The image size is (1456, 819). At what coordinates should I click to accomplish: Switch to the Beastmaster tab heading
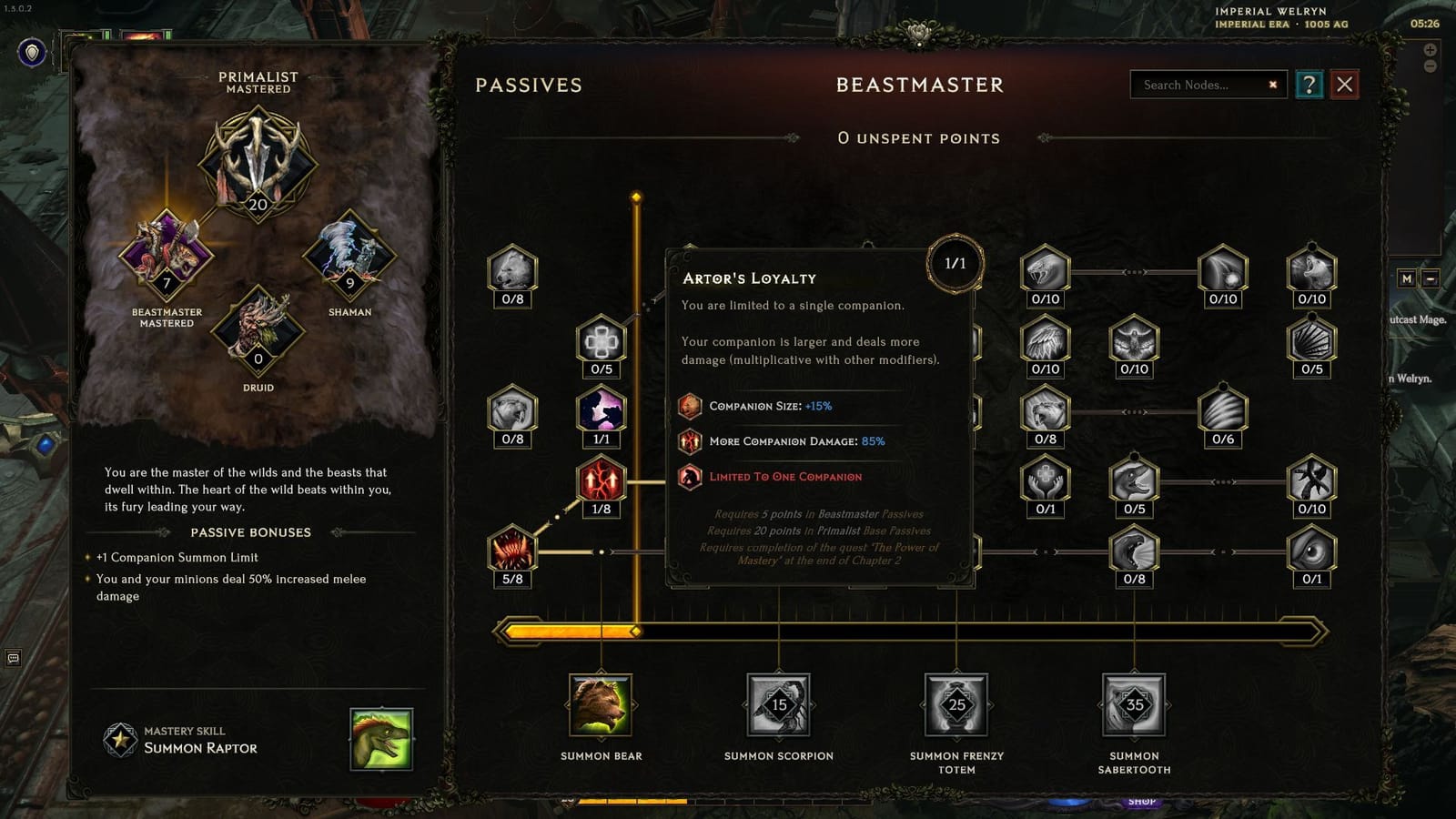(x=919, y=85)
